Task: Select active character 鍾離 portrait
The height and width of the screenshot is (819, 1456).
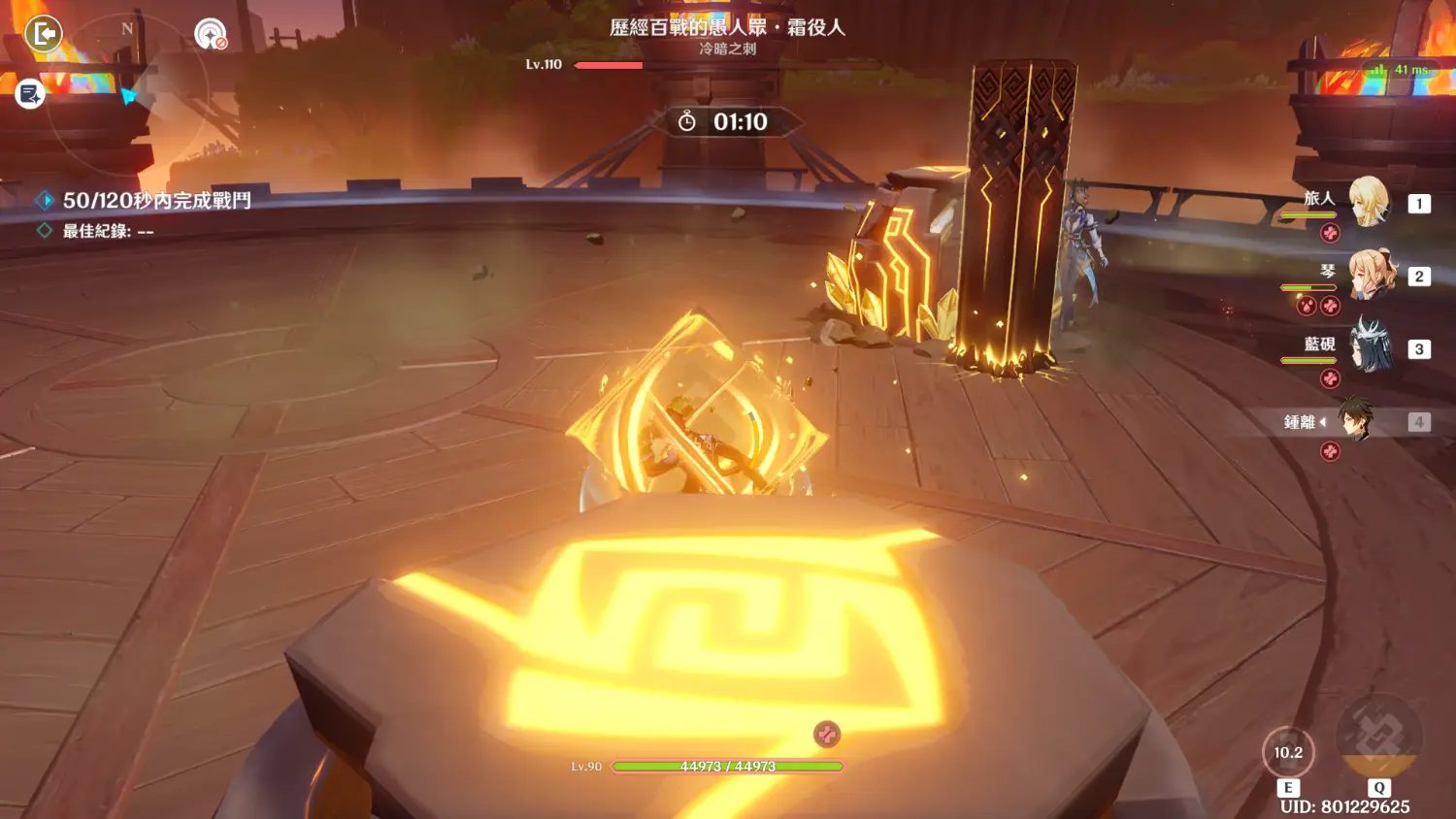Action: 1356,421
